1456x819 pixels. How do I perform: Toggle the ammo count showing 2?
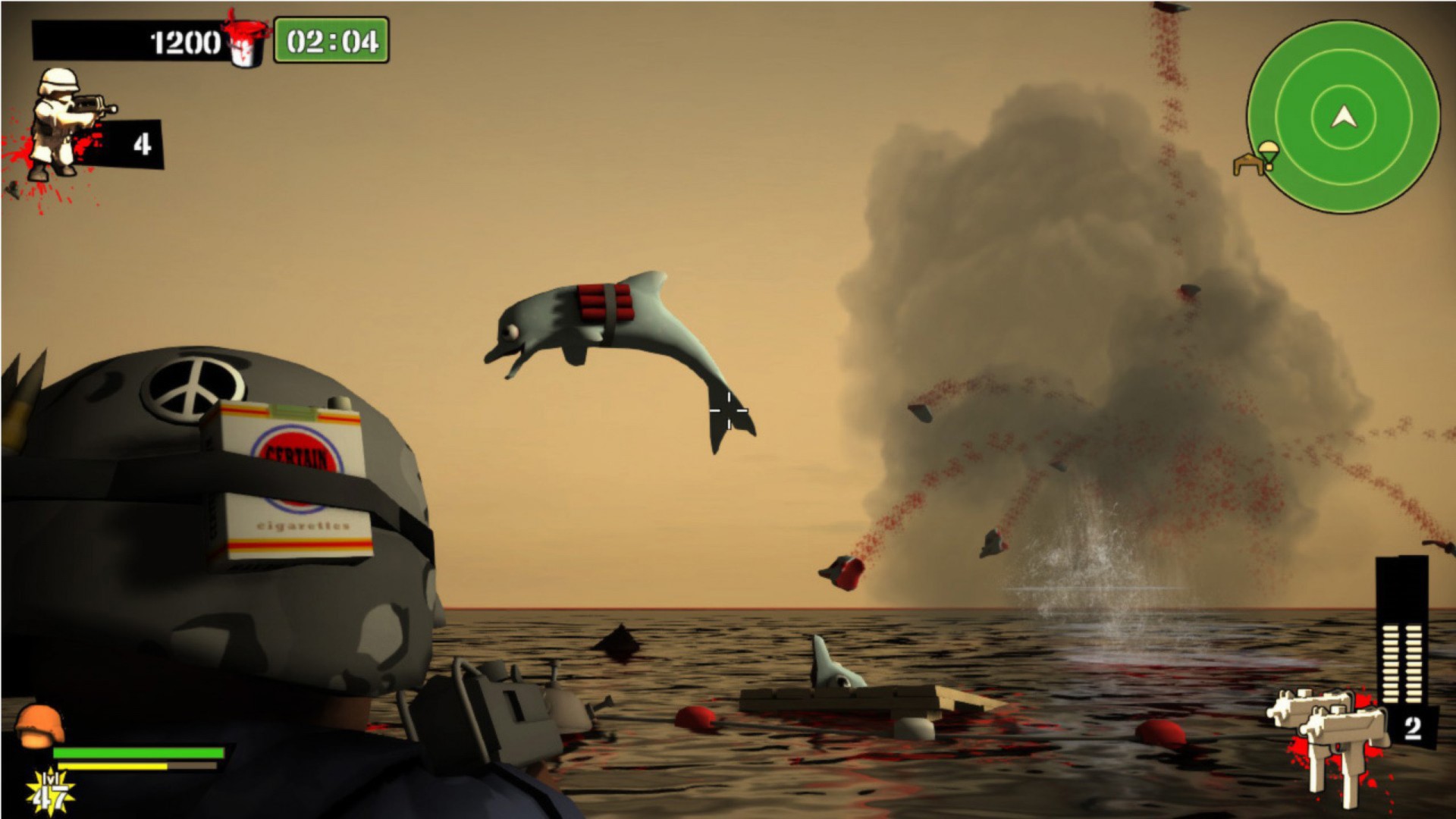pyautogui.click(x=1412, y=730)
